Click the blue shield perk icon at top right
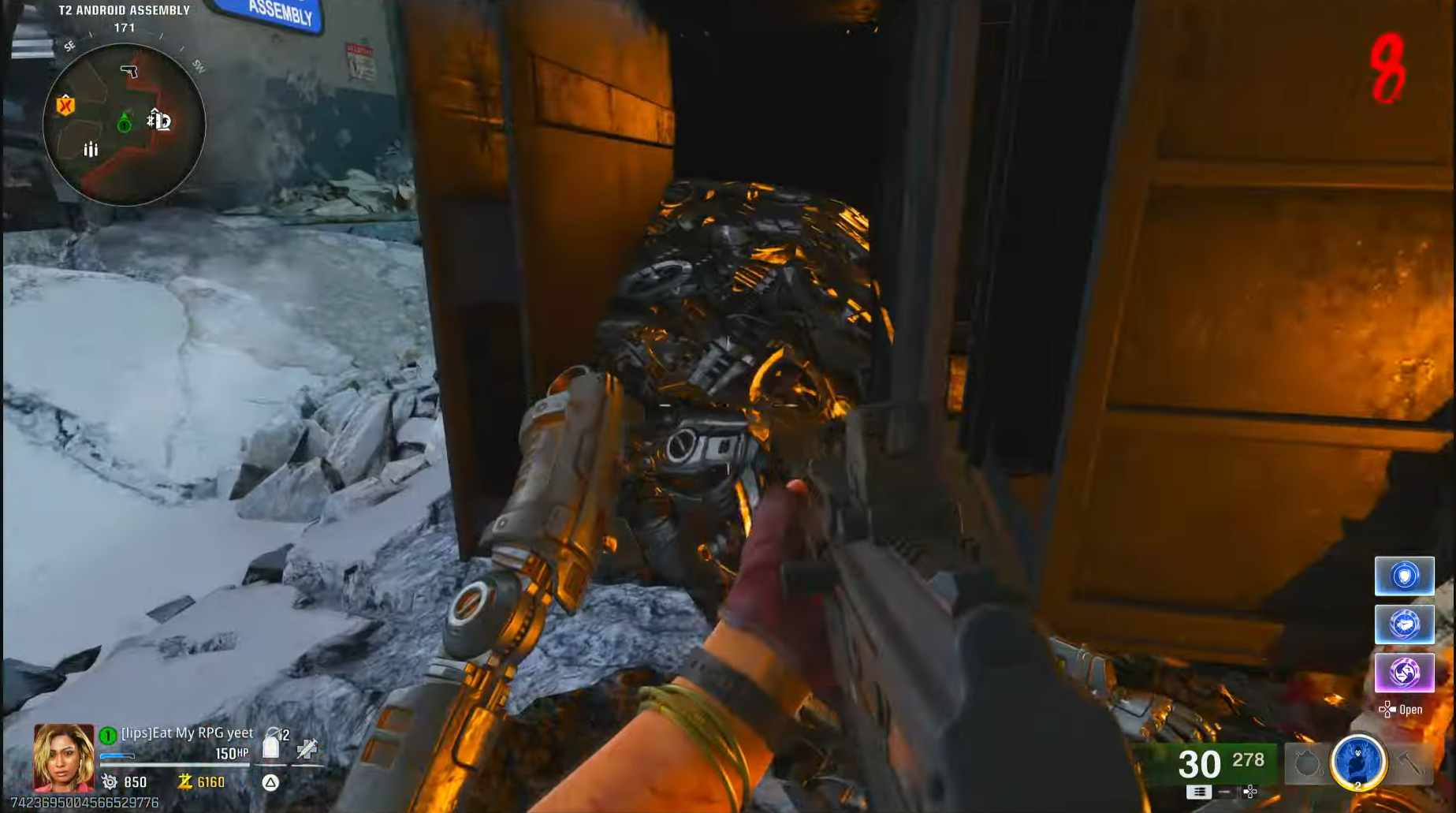 tap(1405, 577)
